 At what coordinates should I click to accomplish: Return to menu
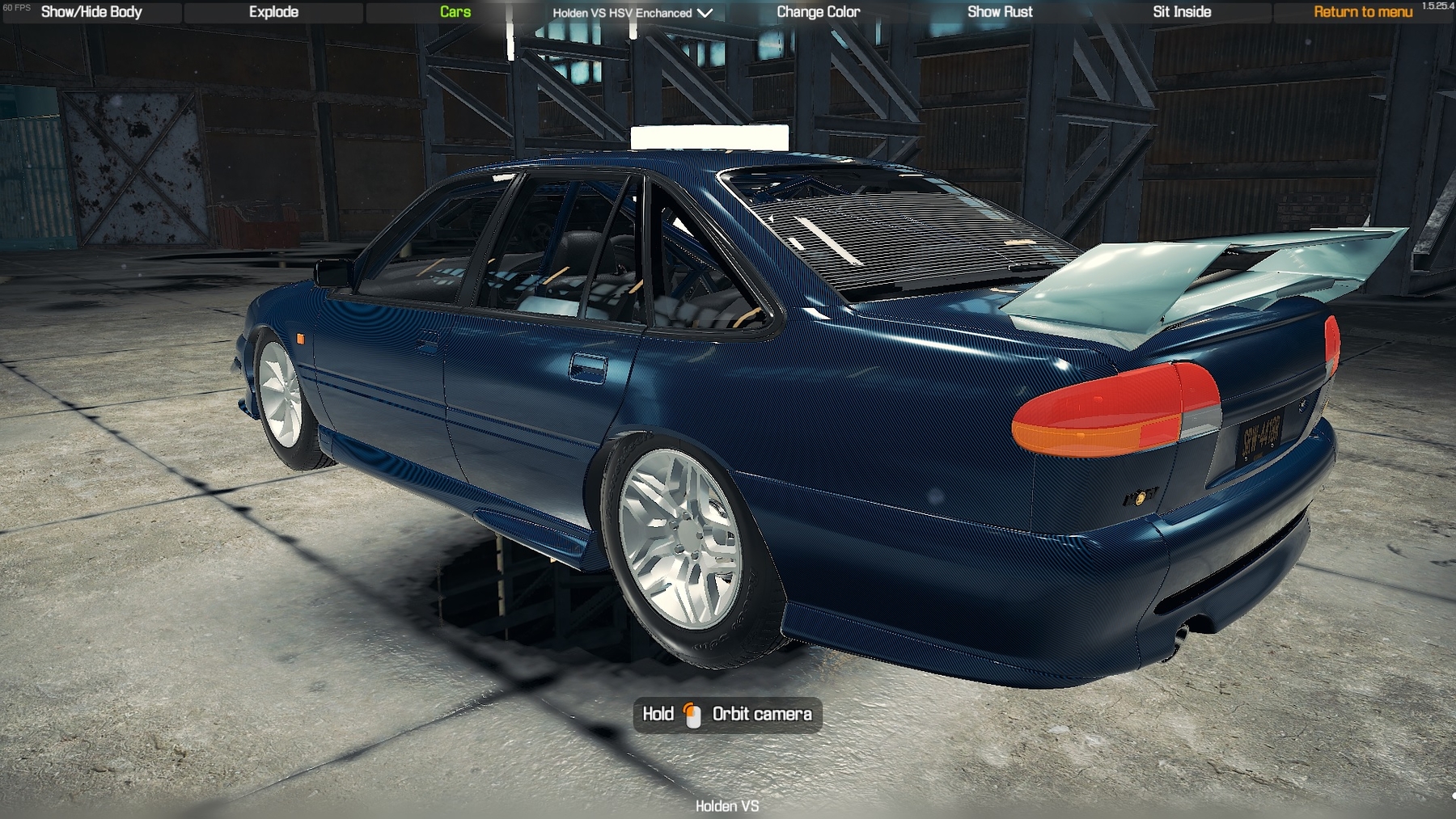point(1363,12)
